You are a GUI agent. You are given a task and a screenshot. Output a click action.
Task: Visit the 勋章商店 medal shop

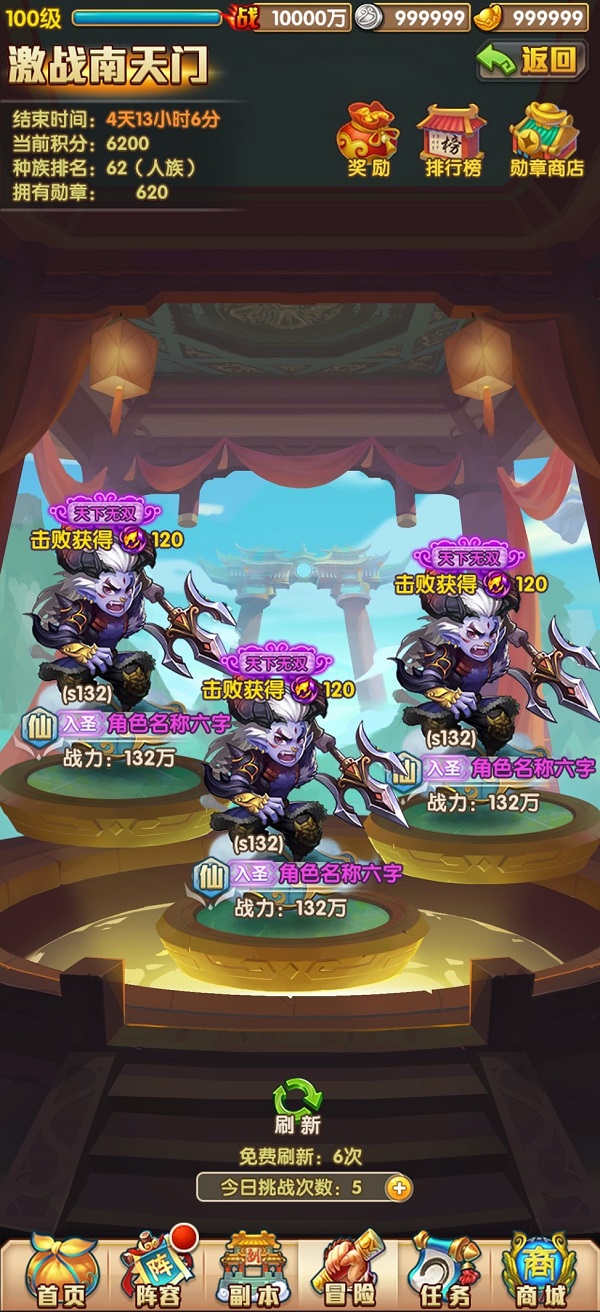tap(546, 138)
